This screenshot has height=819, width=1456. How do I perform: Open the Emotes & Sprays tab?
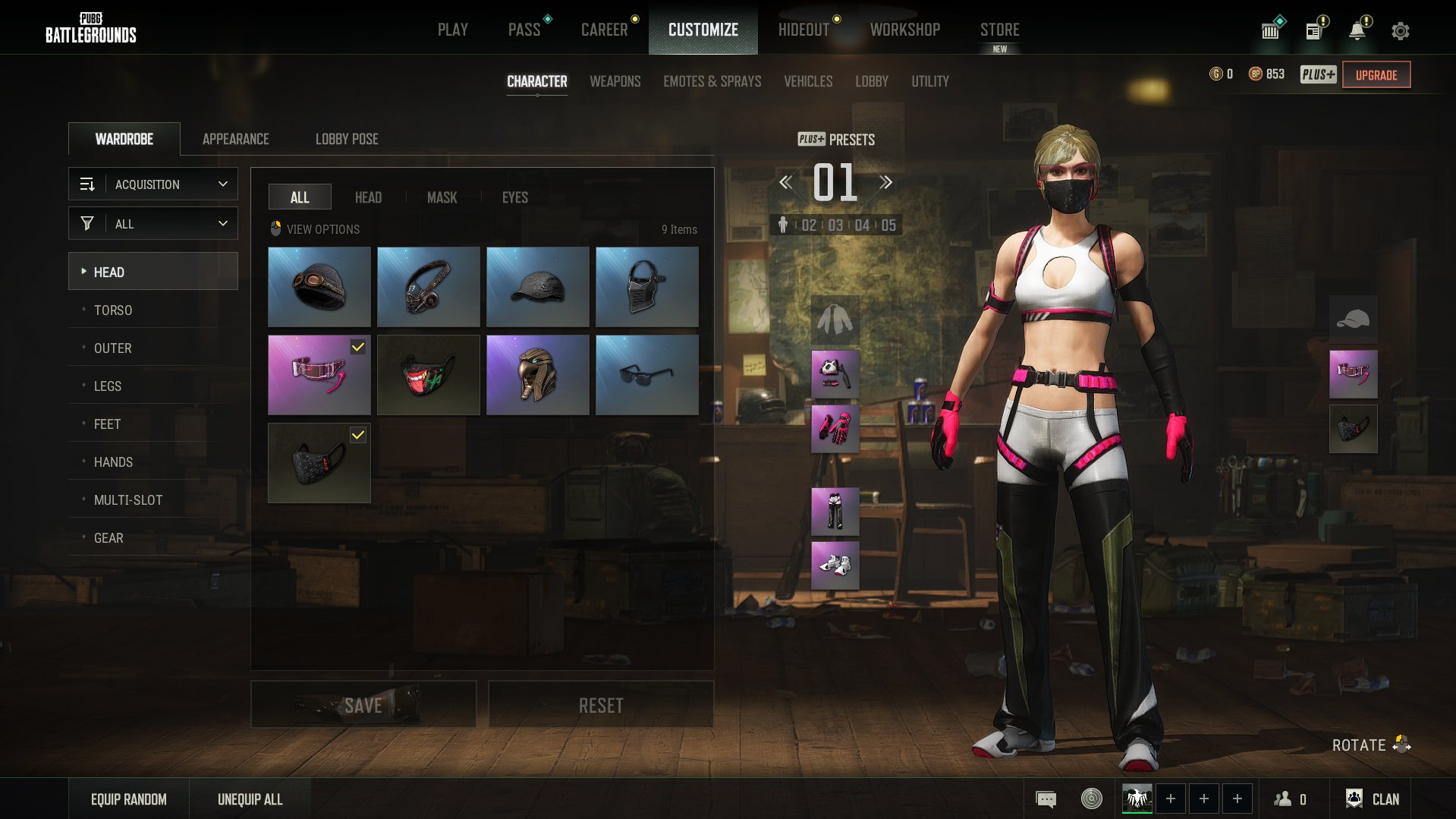click(x=712, y=81)
